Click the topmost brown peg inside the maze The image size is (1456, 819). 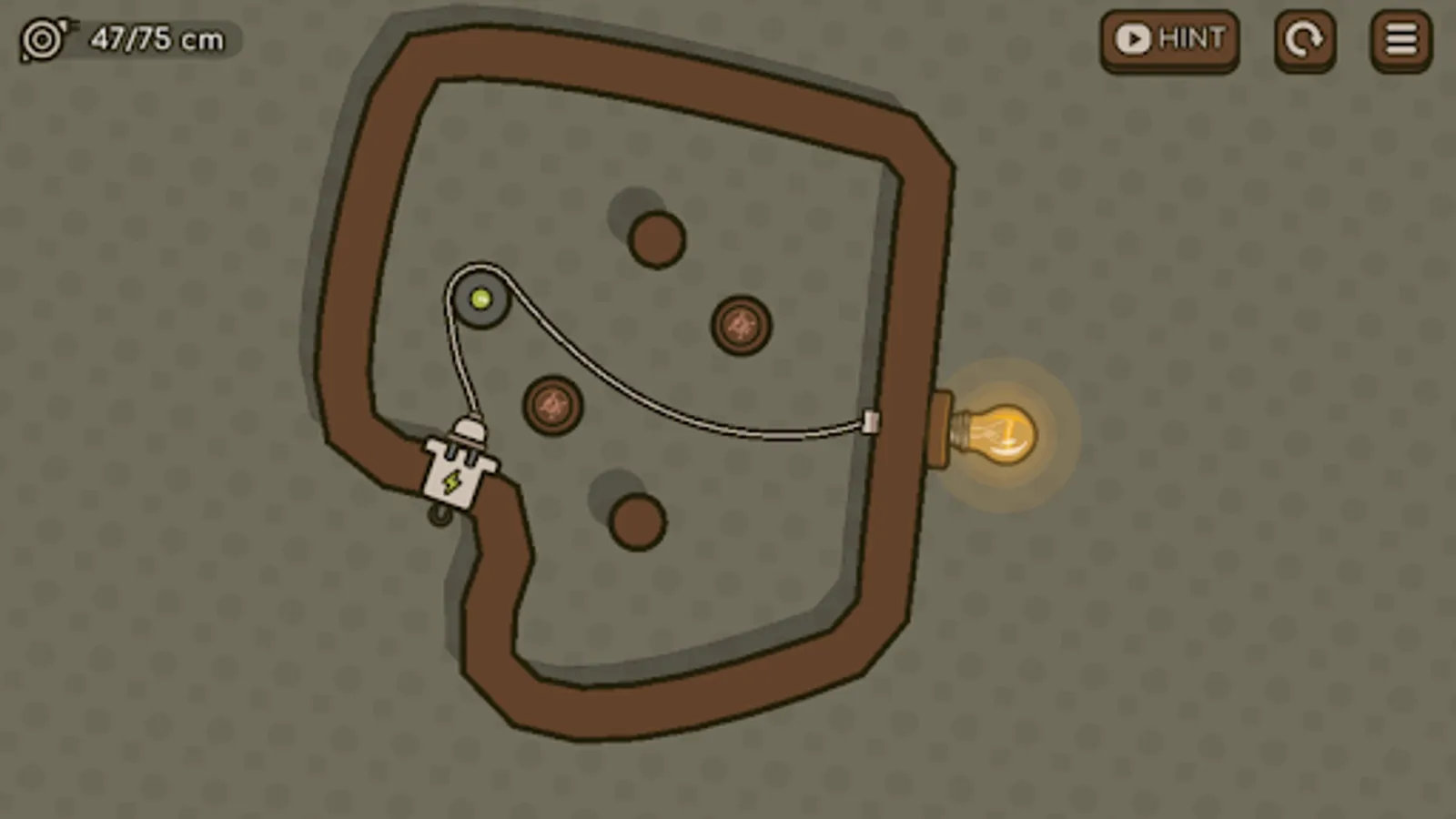click(655, 238)
